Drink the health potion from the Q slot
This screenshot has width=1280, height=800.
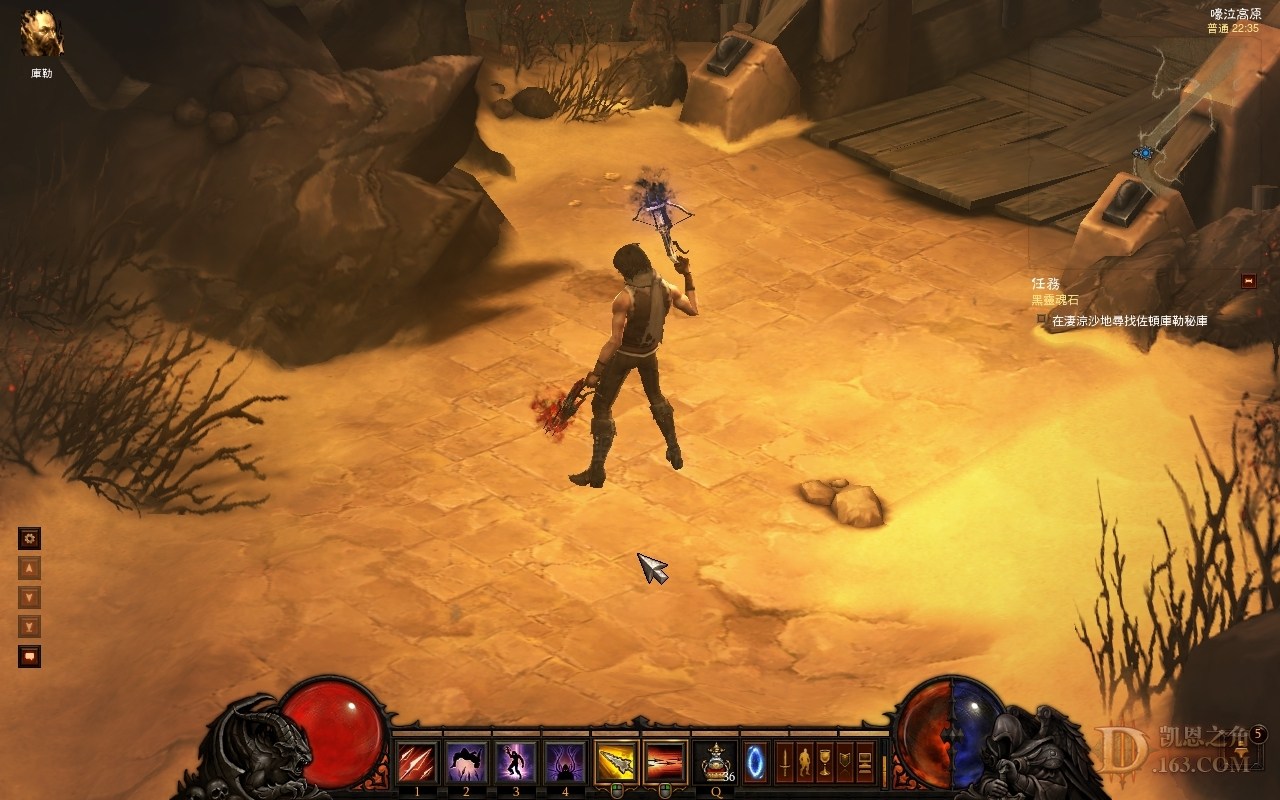click(x=716, y=763)
